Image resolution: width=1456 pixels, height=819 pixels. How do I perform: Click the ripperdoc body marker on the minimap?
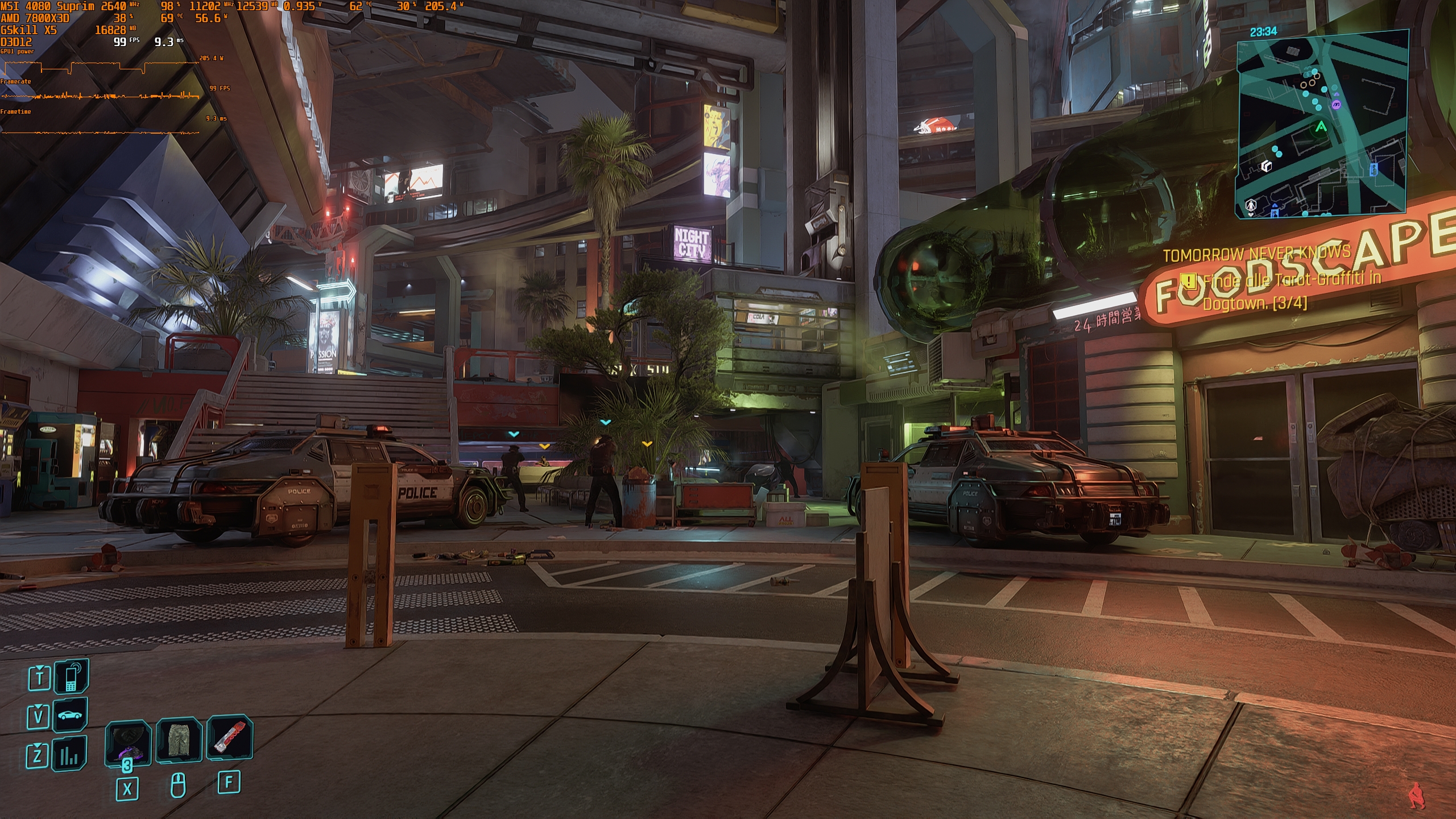click(x=1251, y=205)
